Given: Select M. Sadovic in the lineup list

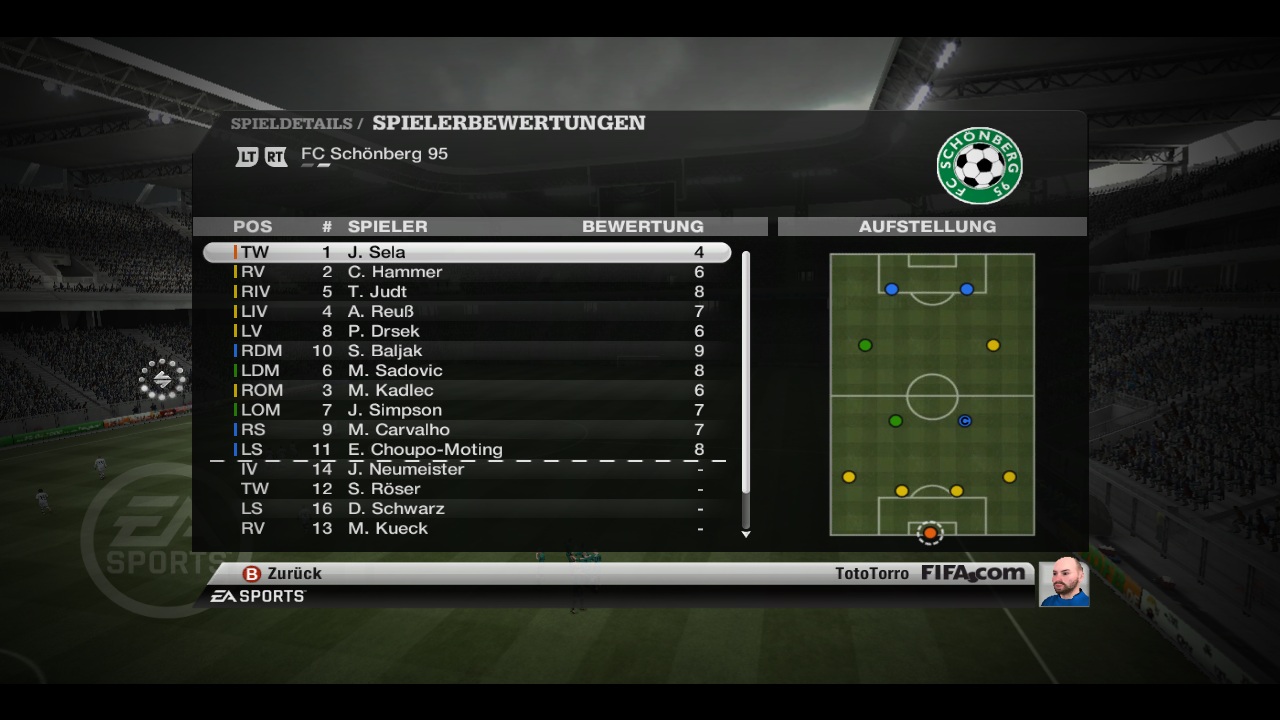Looking at the screenshot, I should 467,370.
